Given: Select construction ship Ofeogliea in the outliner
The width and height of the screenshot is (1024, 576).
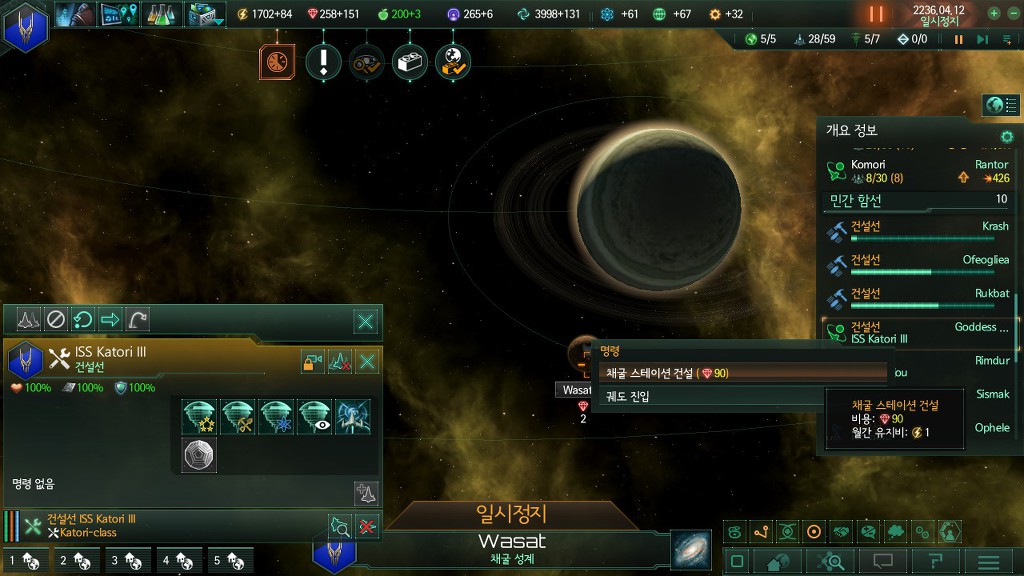Looking at the screenshot, I should (x=920, y=266).
